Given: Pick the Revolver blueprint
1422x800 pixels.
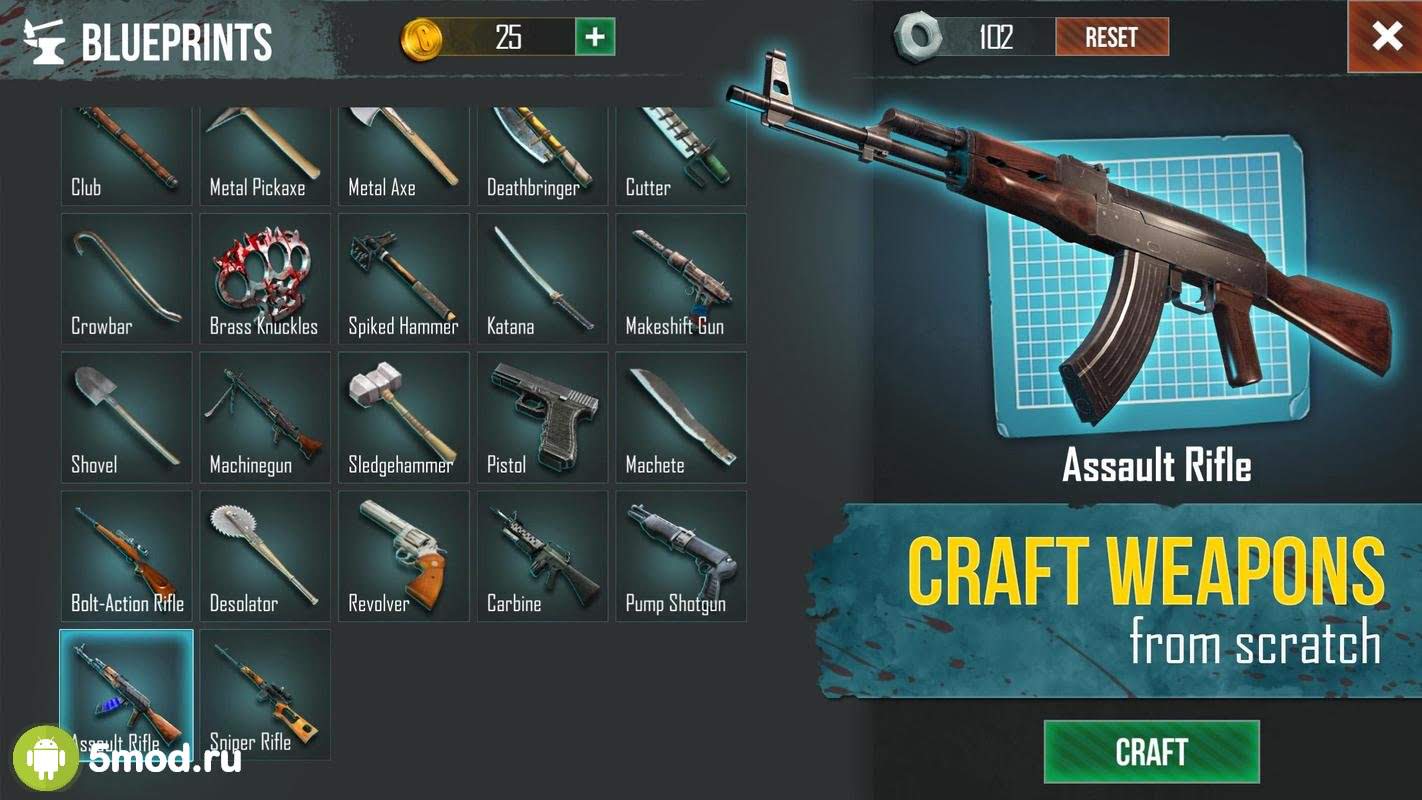Looking at the screenshot, I should tap(403, 556).
